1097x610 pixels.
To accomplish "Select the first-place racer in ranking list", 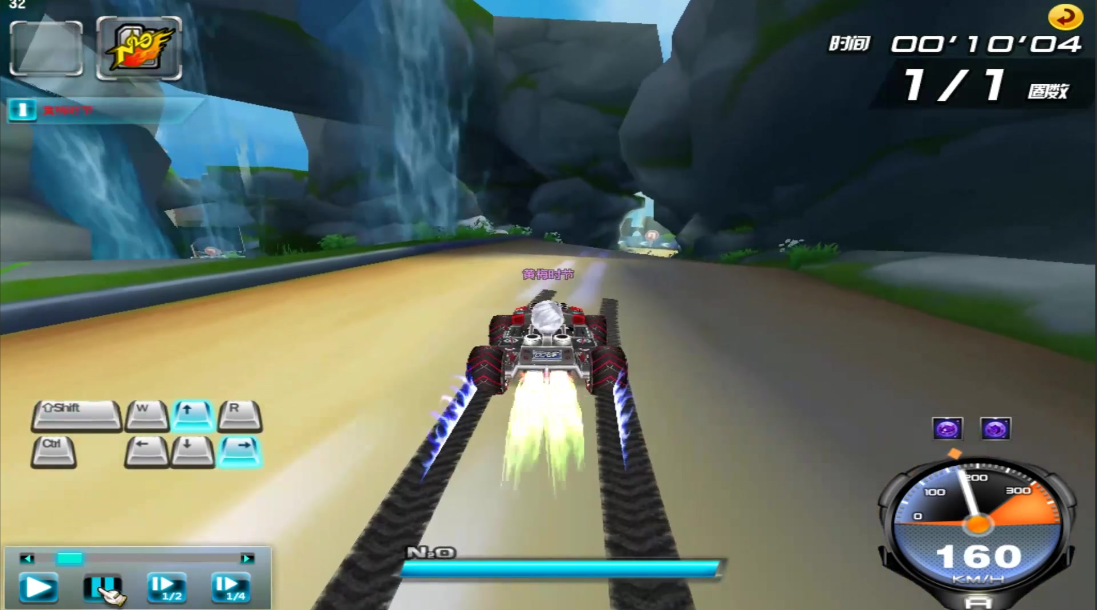I will coord(60,110).
